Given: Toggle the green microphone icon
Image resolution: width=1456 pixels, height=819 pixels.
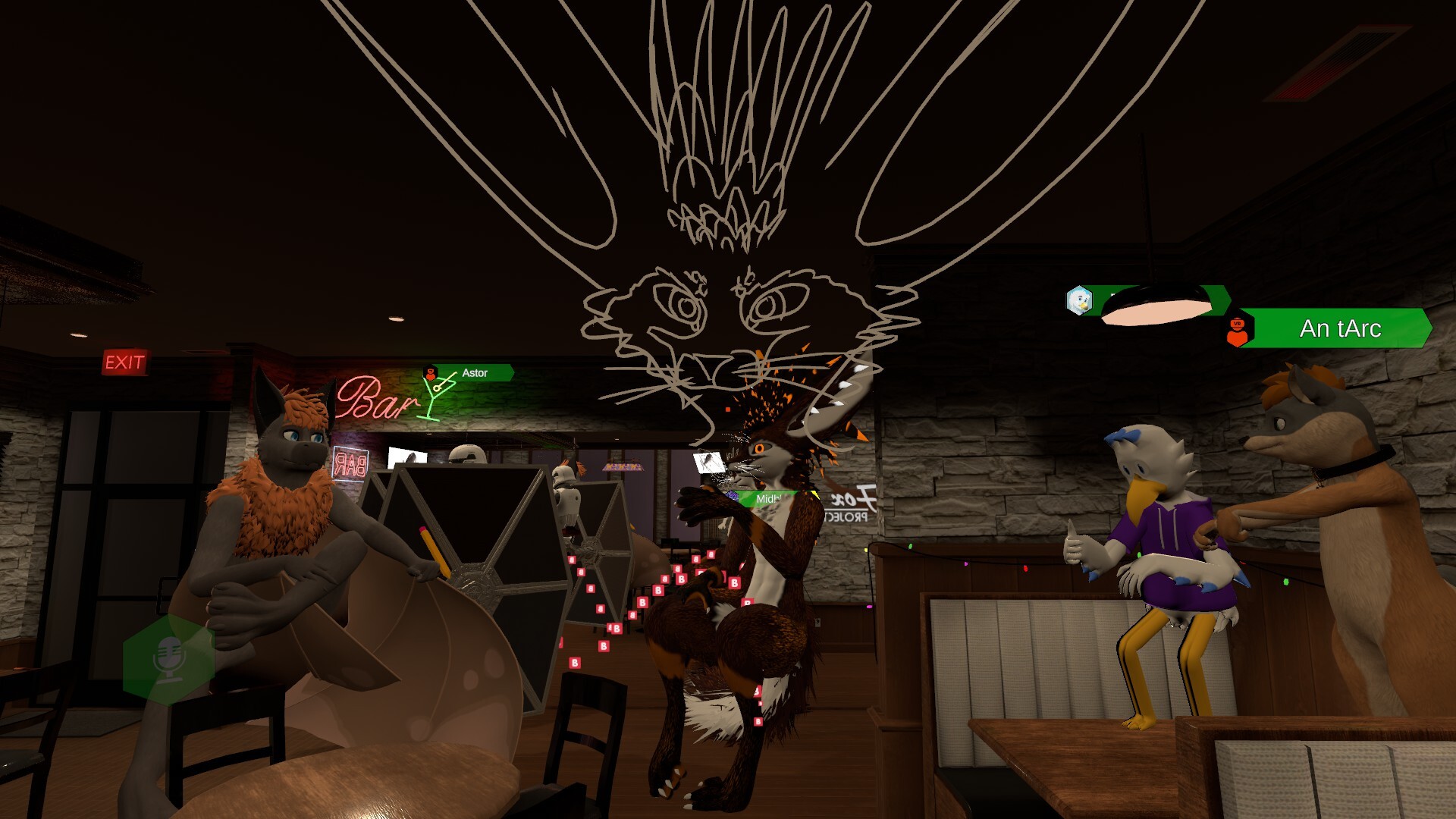Looking at the screenshot, I should pyautogui.click(x=168, y=657).
